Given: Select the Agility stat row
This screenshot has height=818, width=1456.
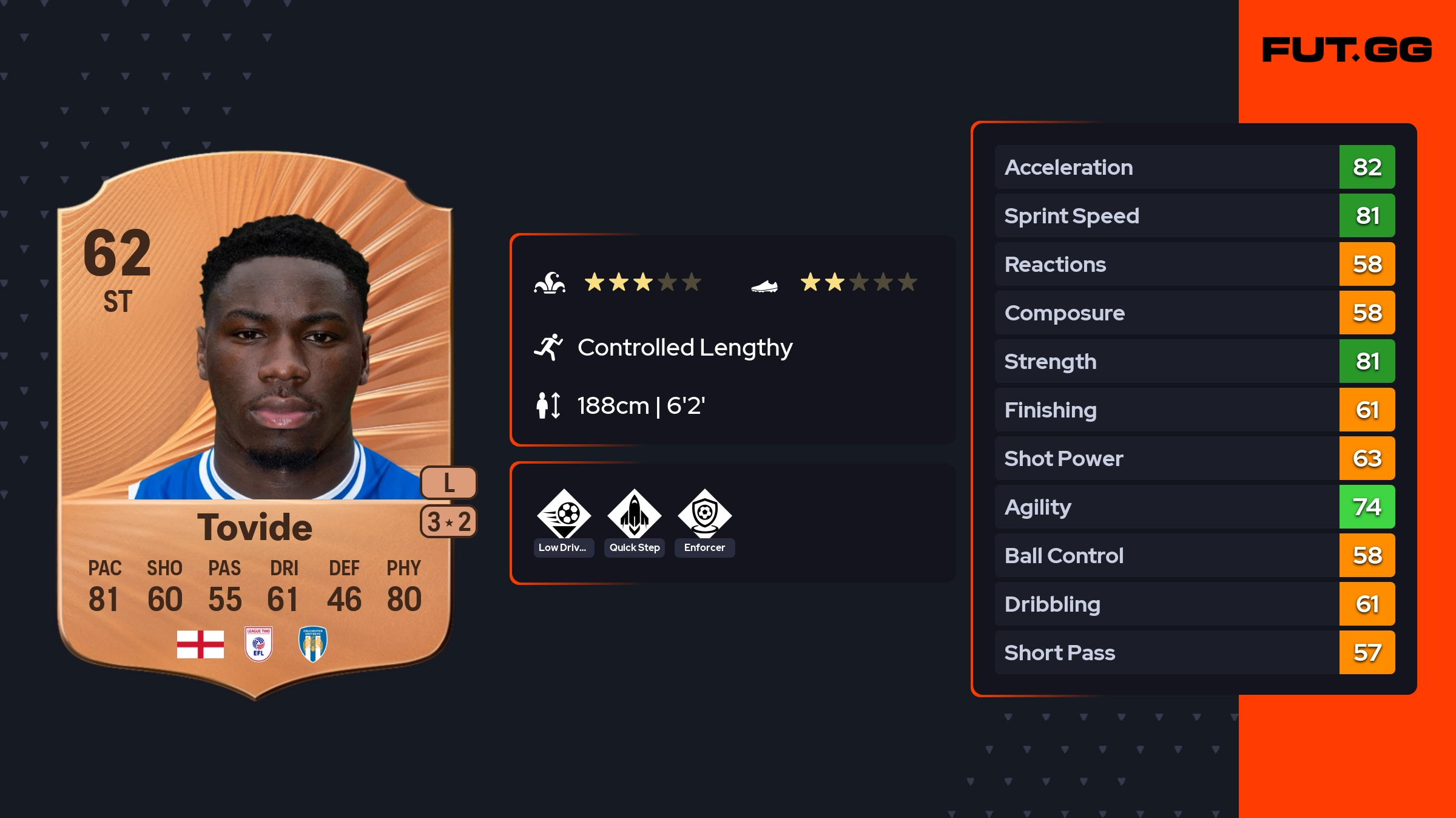Looking at the screenshot, I should point(1194,507).
